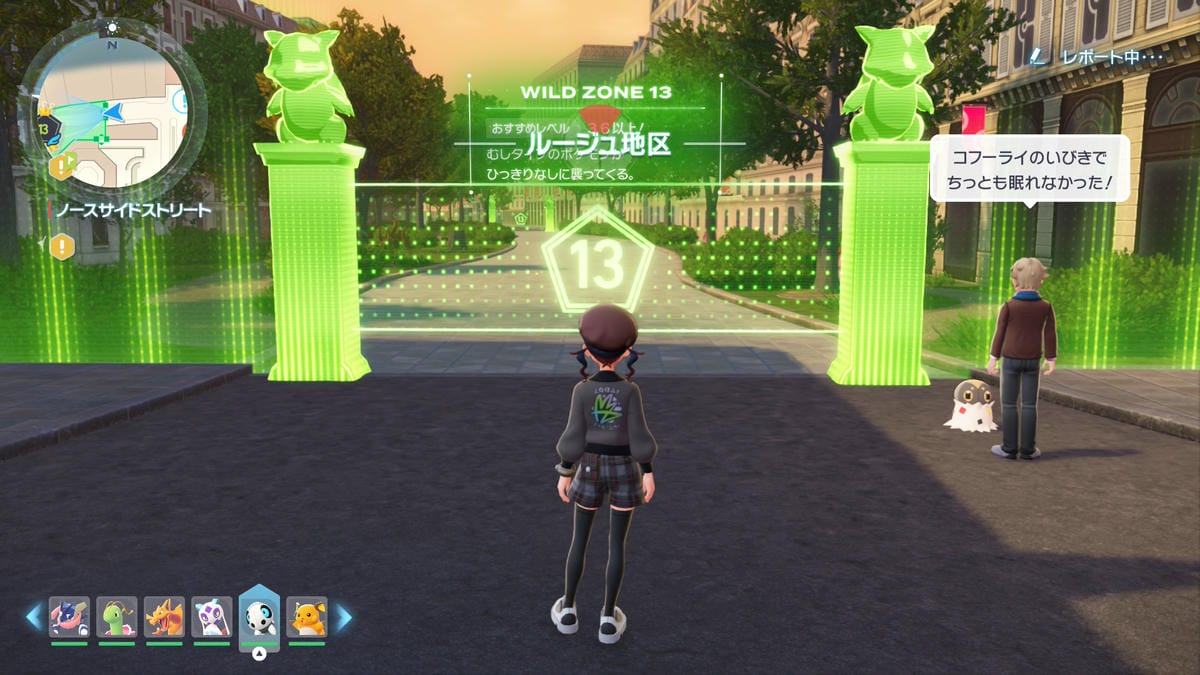Viewport: 1200px width, 675px height.
Task: Pick the Froslass party slot
Action: coord(212,617)
